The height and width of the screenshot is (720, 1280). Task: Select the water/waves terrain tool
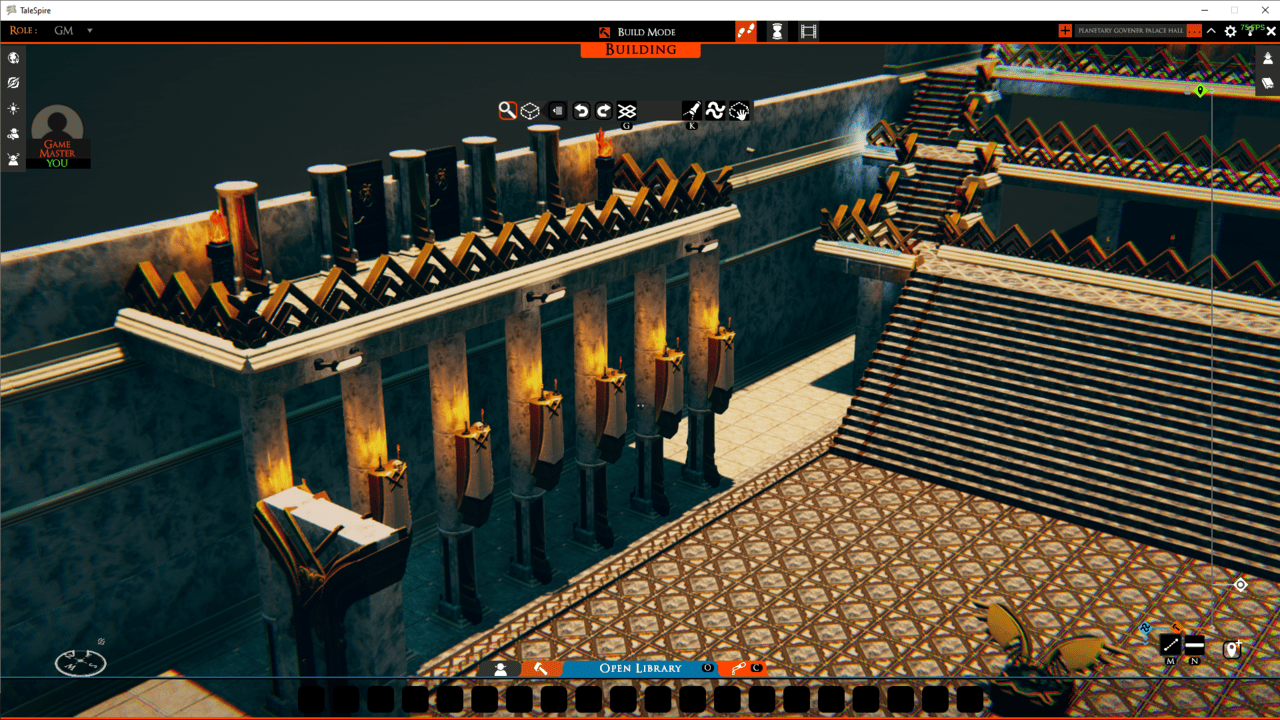coord(715,111)
